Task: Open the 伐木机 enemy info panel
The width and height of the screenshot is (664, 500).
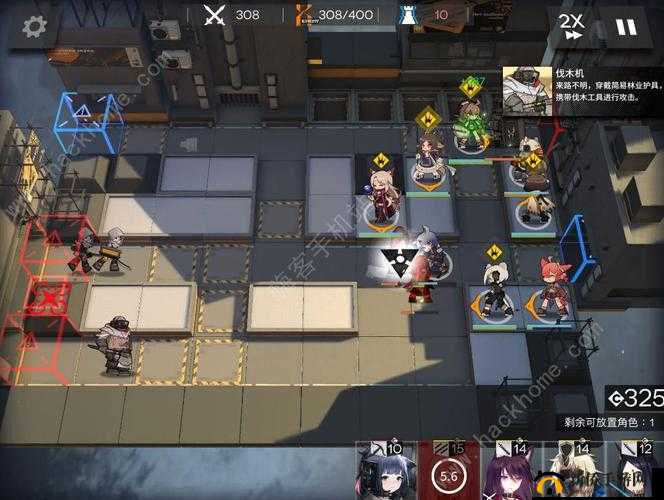Action: 582,93
